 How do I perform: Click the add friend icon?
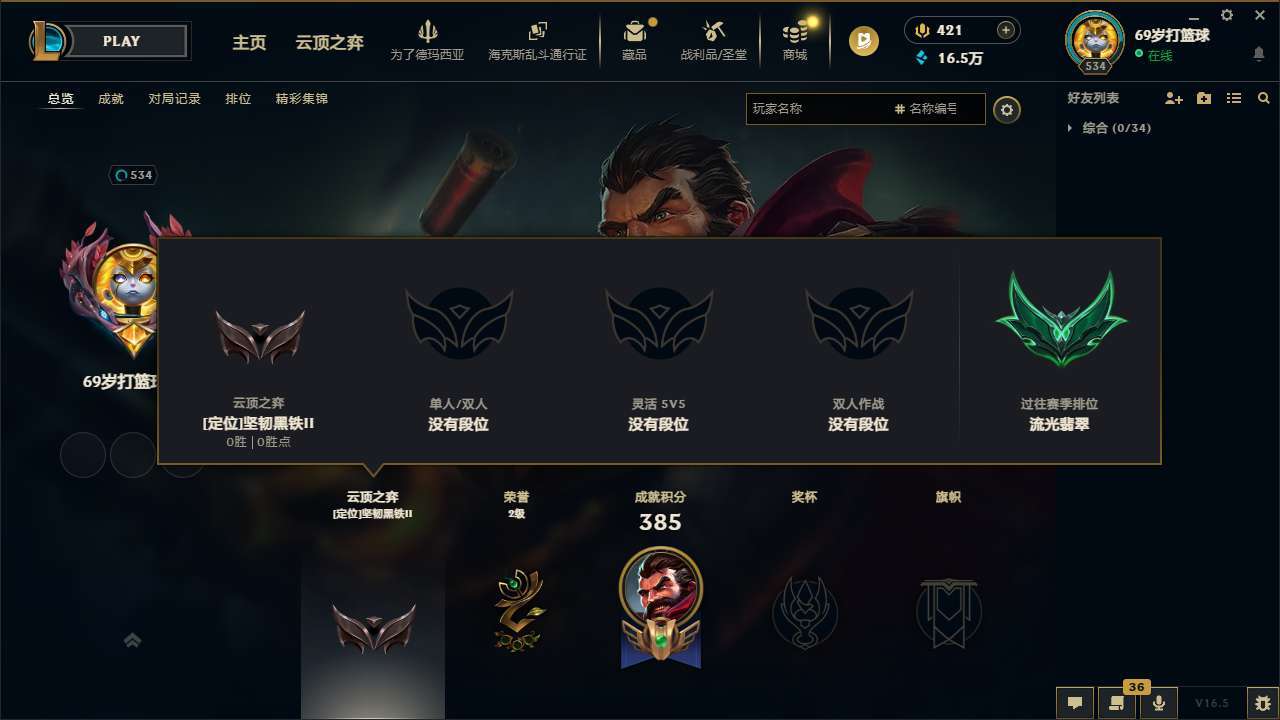tap(1173, 98)
